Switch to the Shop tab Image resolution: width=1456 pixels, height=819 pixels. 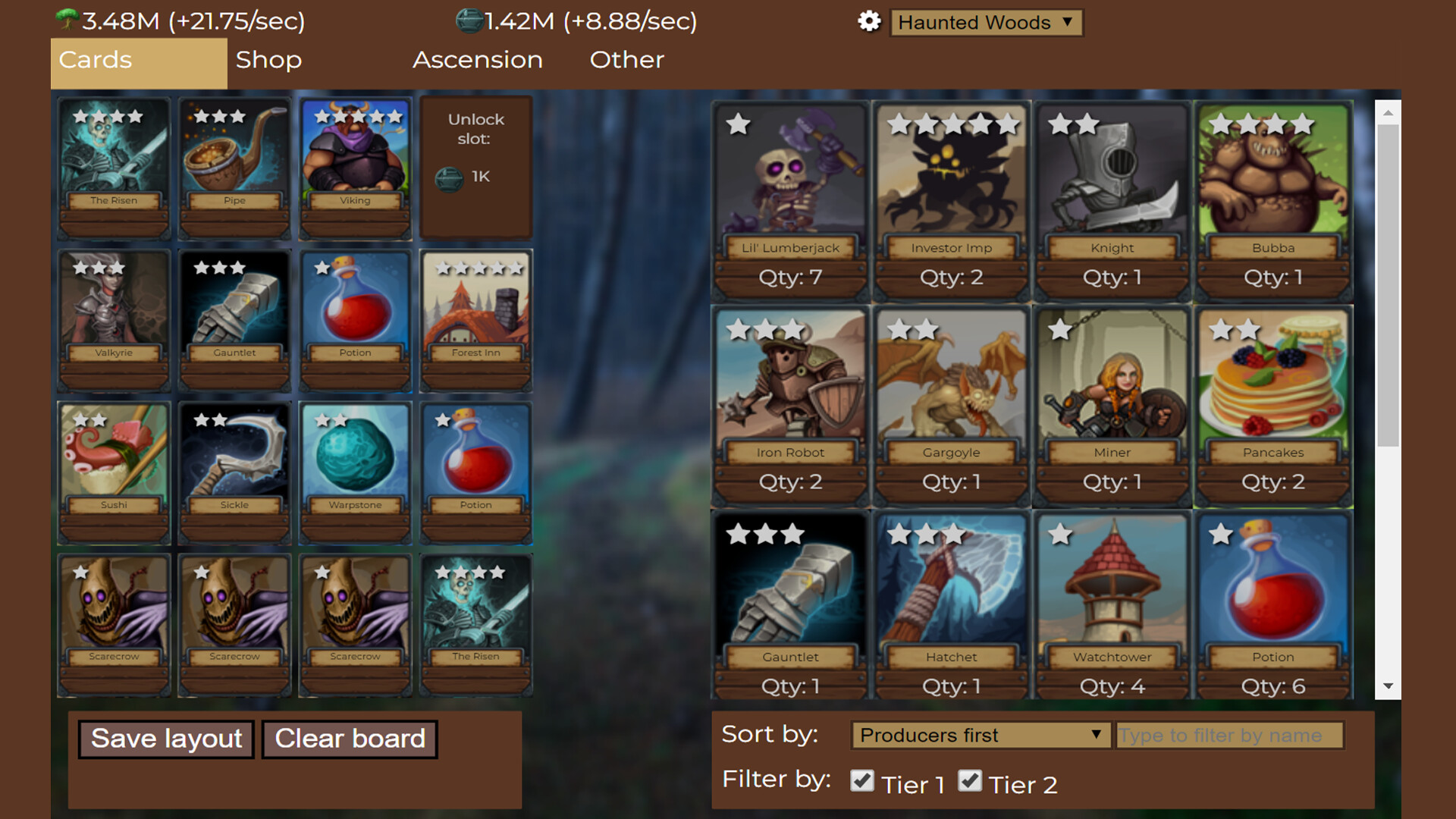268,60
